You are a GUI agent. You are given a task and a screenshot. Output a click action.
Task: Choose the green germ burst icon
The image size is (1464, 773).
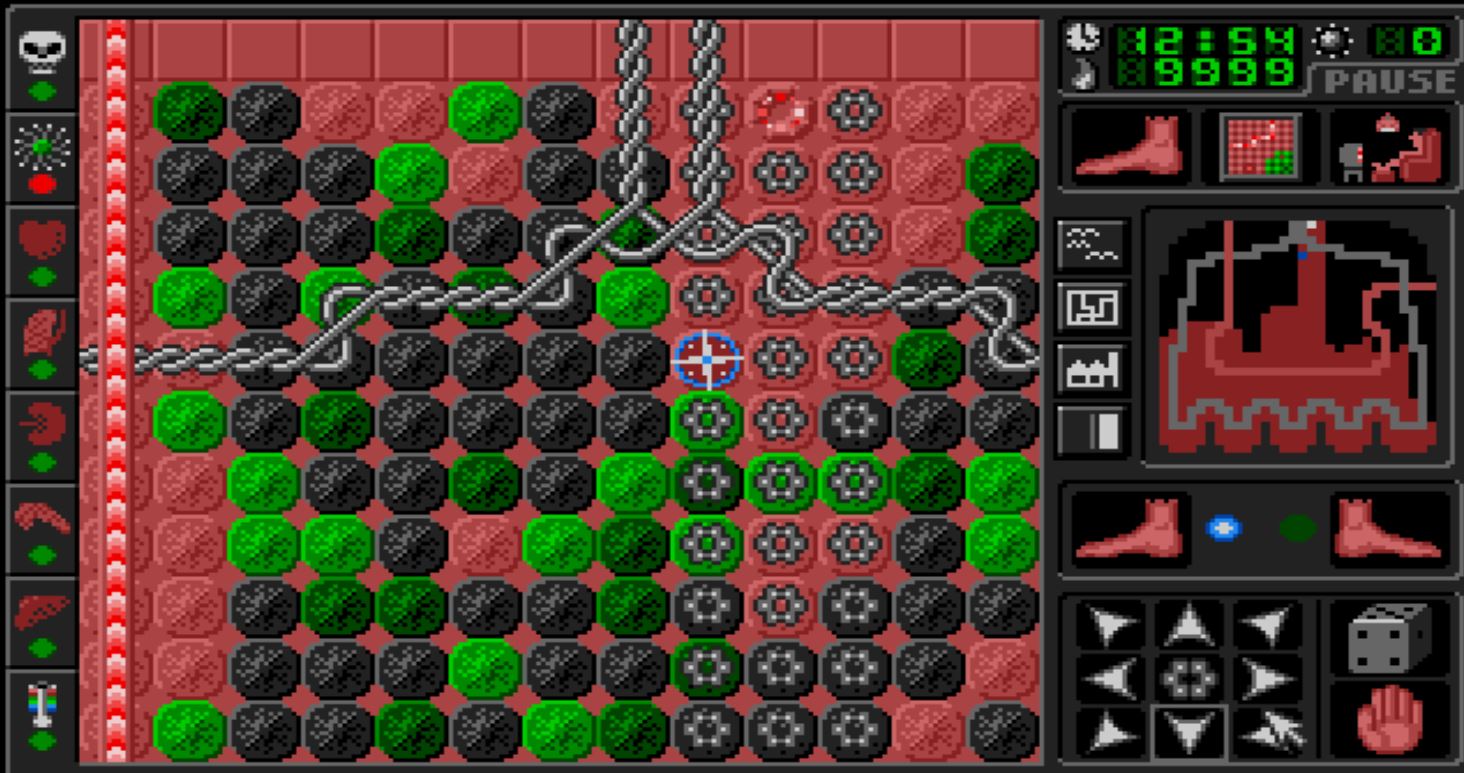click(x=42, y=148)
